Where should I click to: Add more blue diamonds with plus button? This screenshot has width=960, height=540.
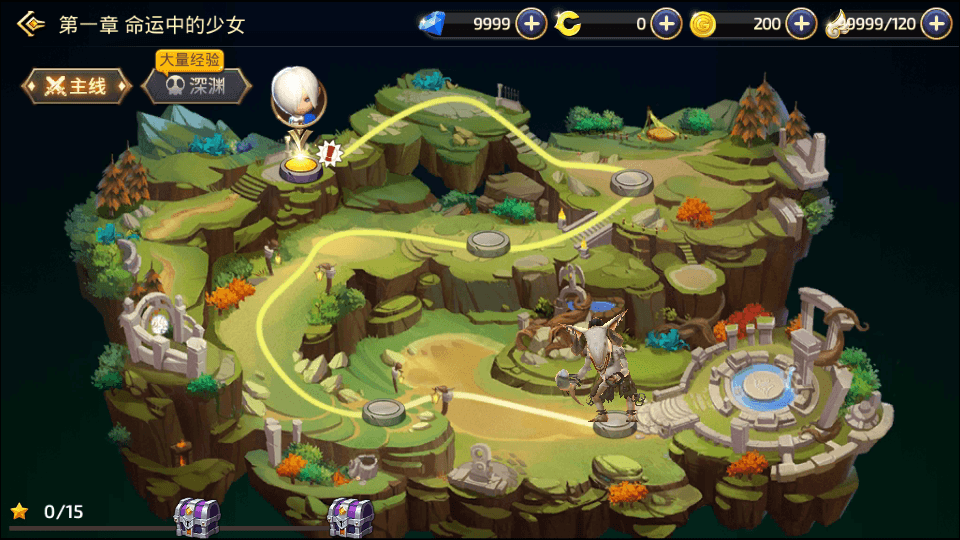coord(531,23)
